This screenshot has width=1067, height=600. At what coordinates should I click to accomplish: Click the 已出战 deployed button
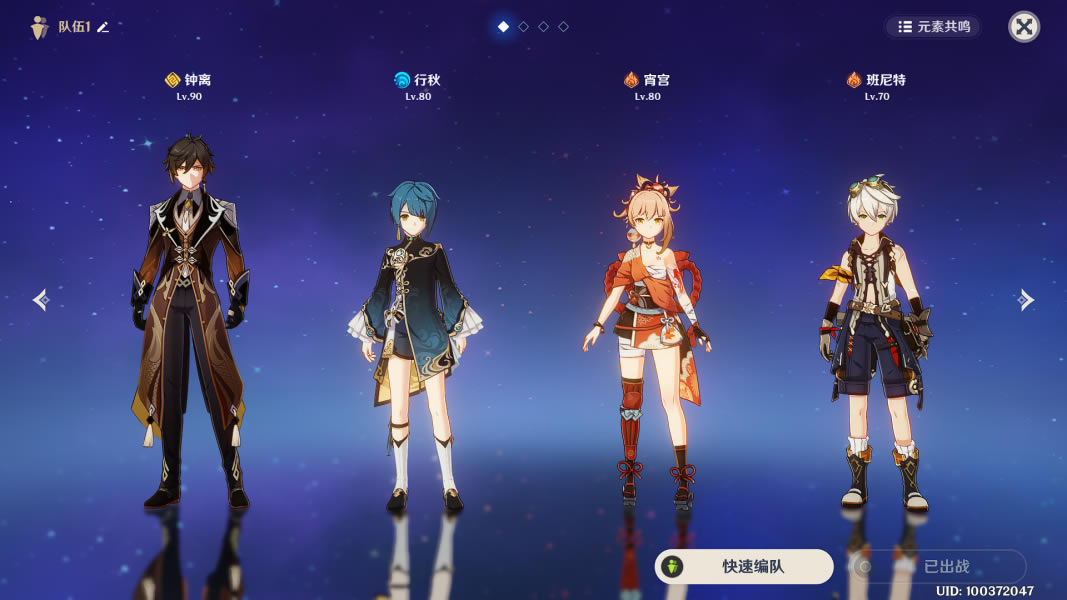(938, 566)
